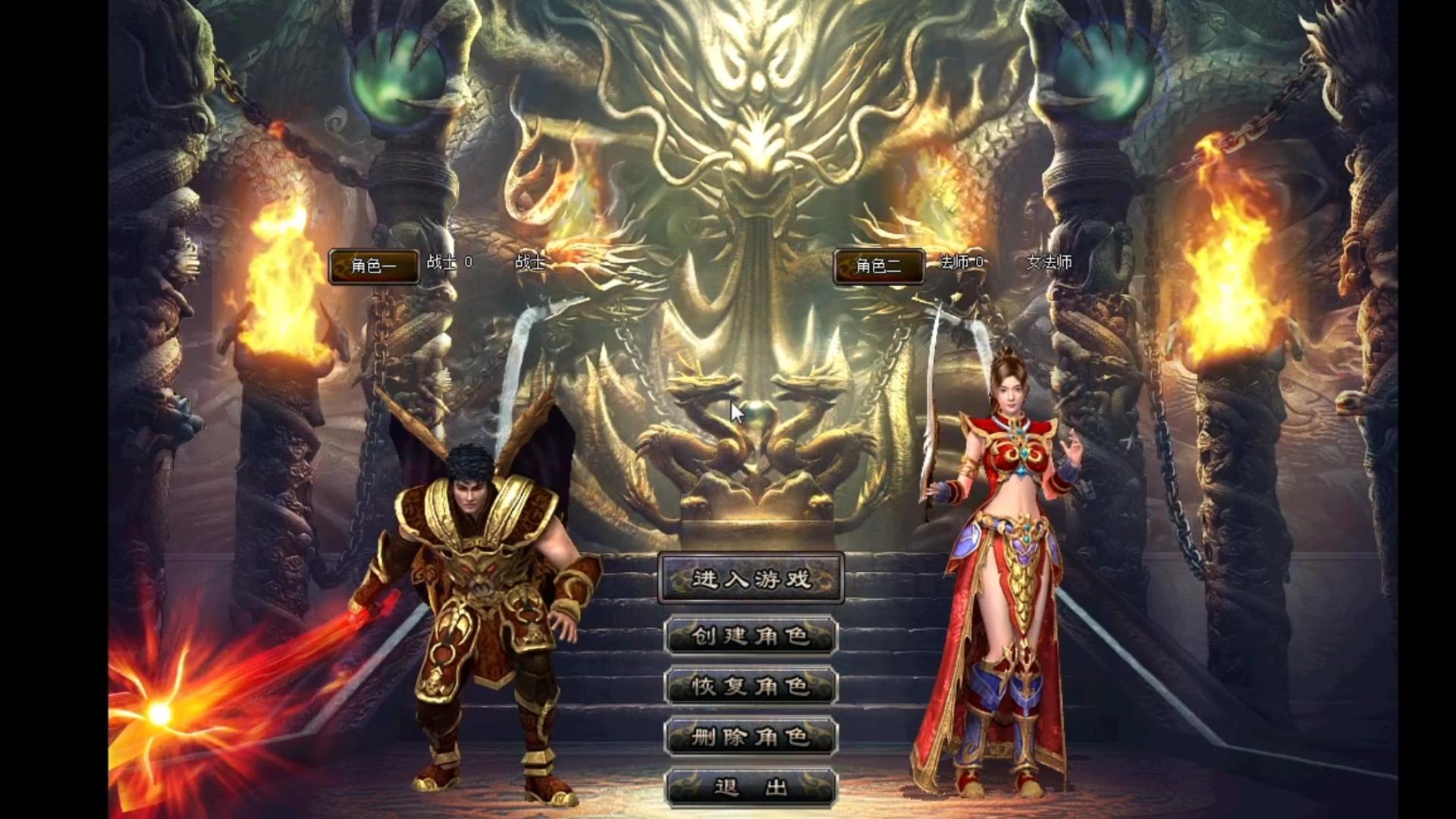
Task: Select the 删除角色 delete character button
Action: [751, 736]
